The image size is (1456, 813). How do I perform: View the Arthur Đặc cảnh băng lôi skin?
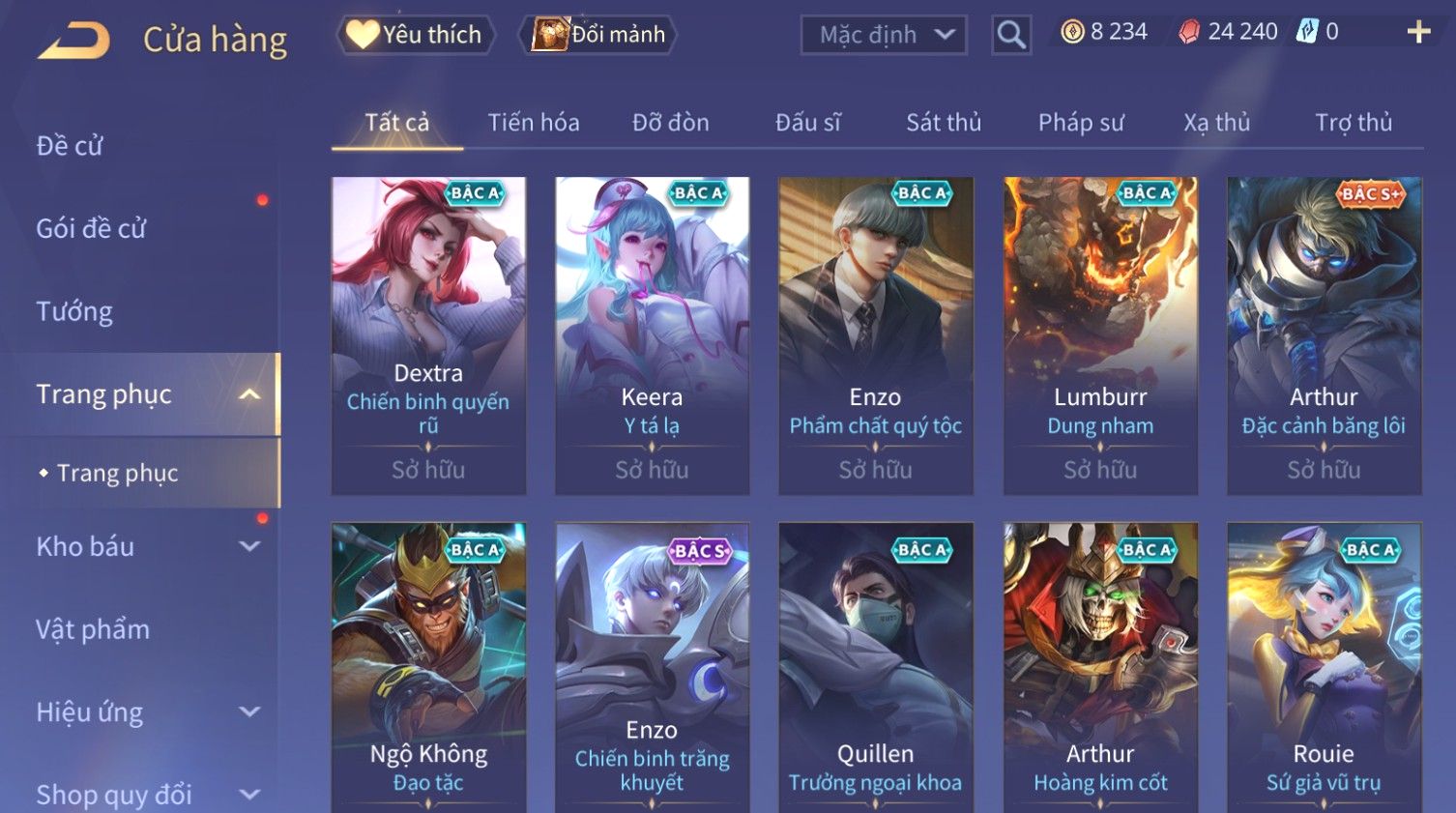pos(1324,334)
